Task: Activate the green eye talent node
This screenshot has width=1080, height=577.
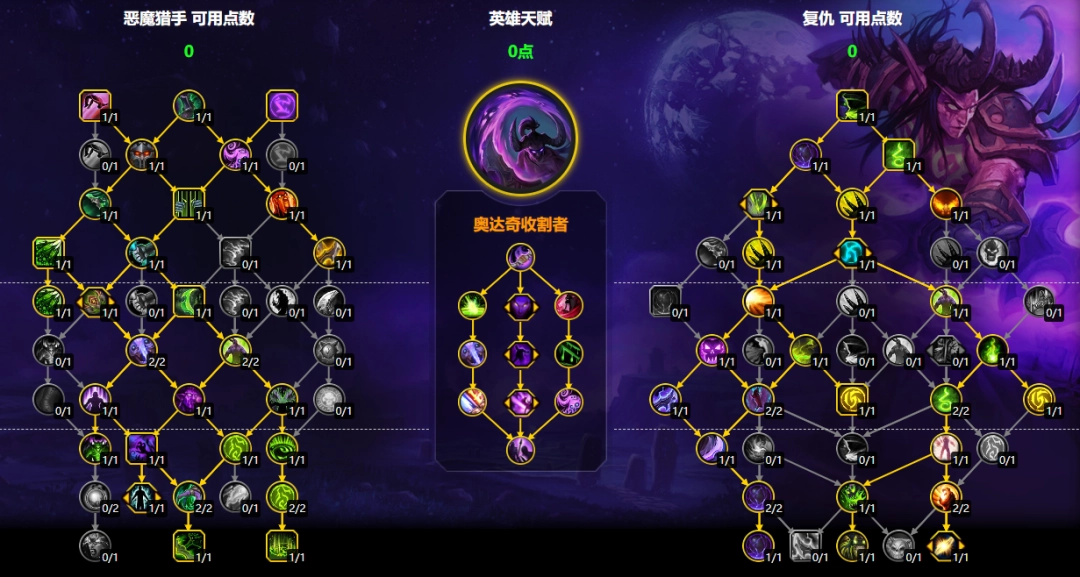Action: 282,448
